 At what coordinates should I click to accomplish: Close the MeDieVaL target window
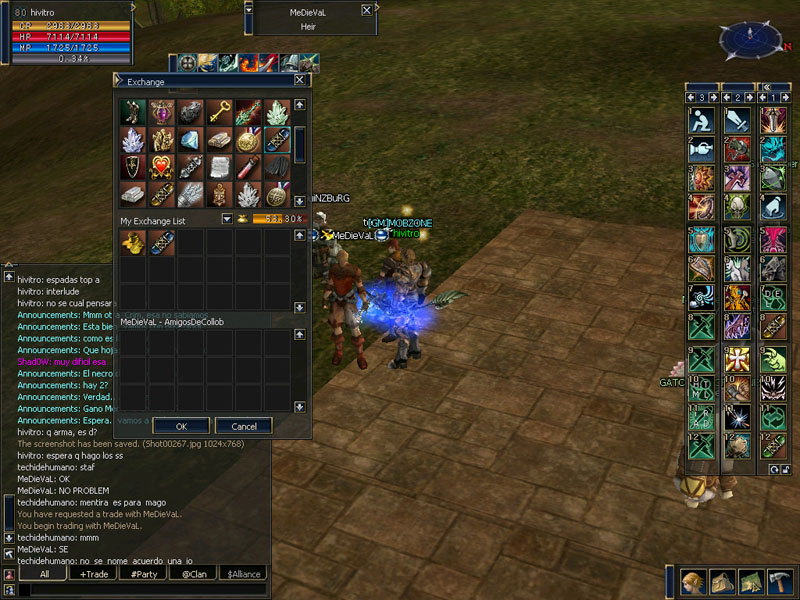click(367, 10)
